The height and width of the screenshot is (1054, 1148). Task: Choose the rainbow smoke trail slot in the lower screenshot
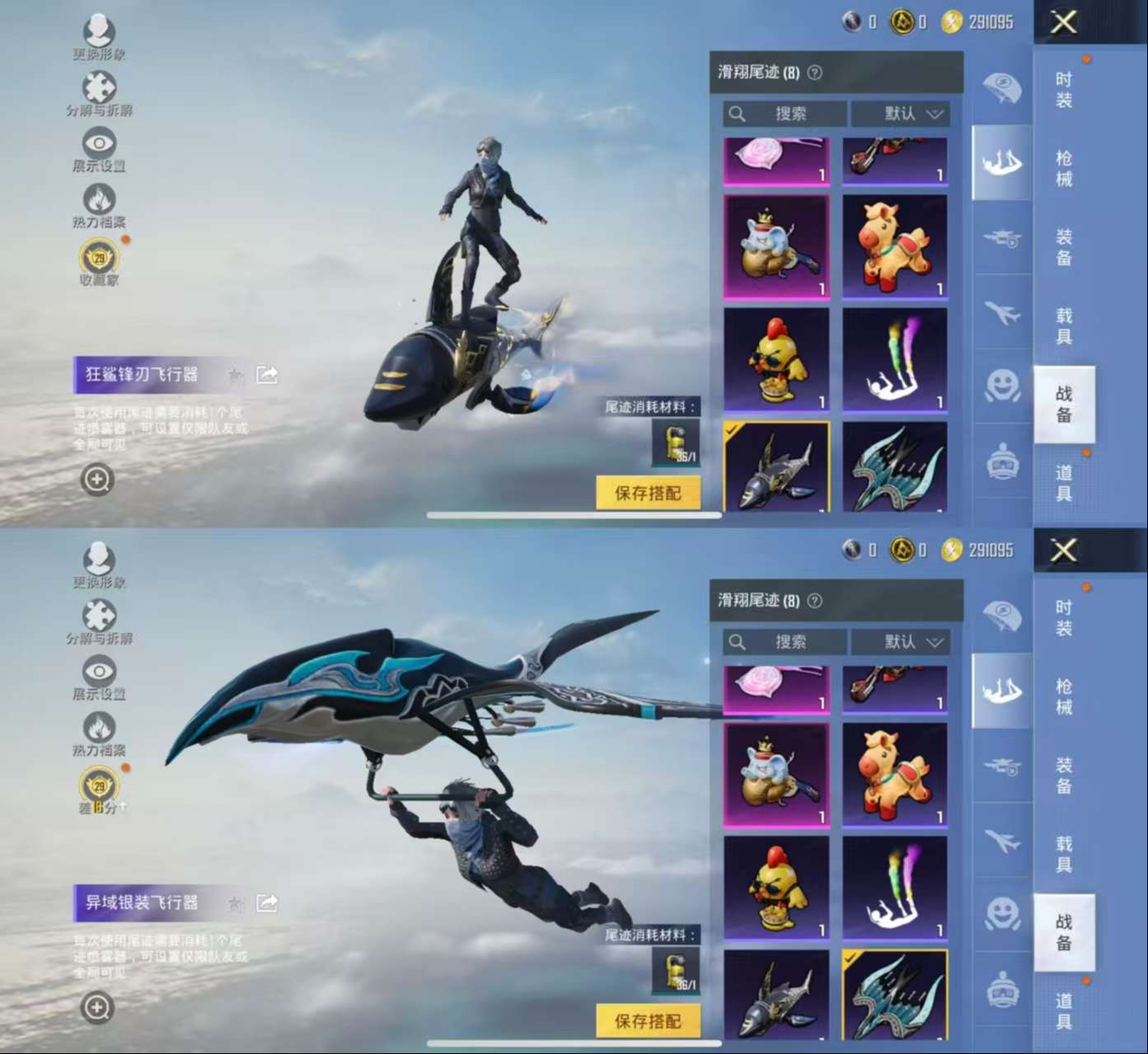point(894,888)
